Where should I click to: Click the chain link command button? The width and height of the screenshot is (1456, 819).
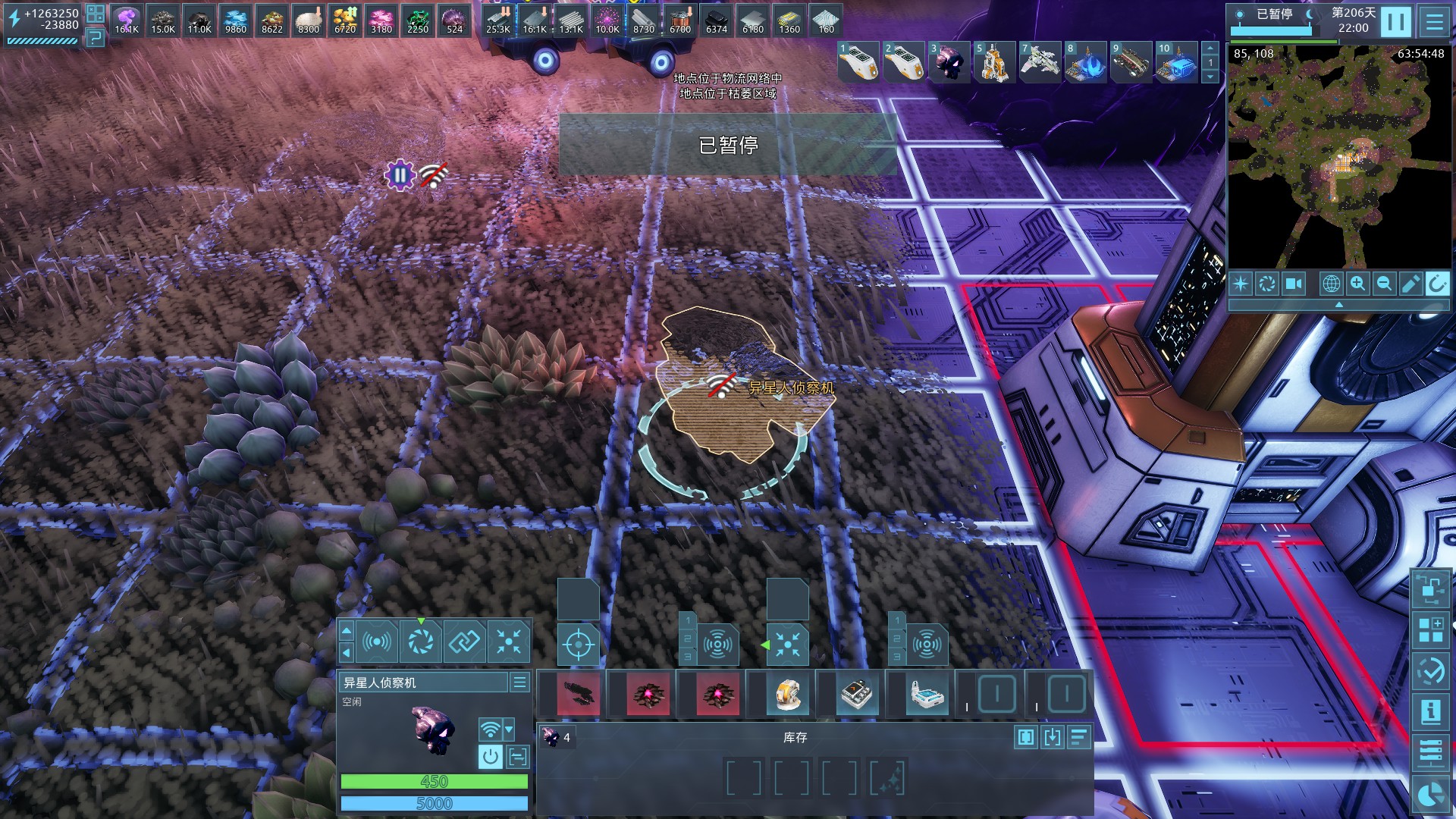coord(464,642)
